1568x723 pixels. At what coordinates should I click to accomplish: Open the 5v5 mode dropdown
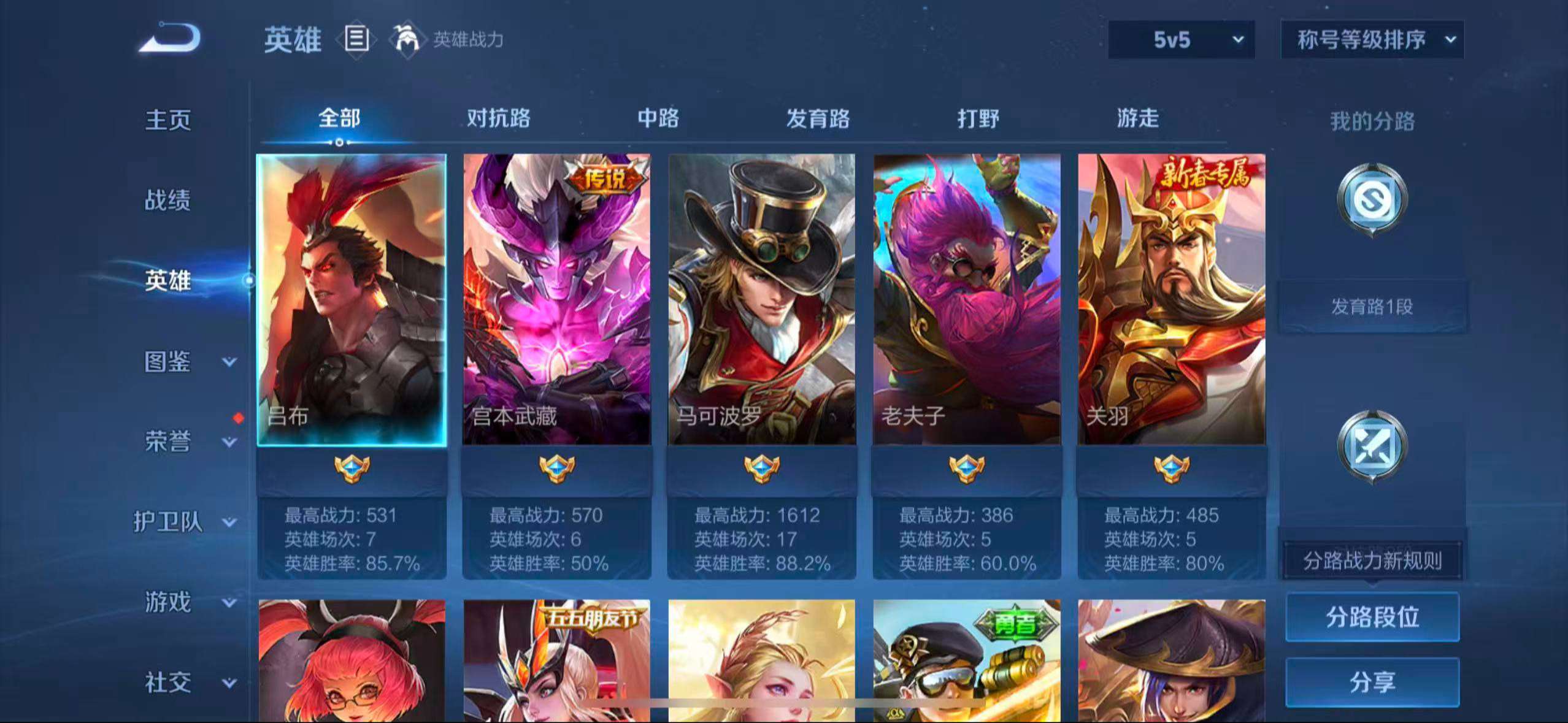(1181, 39)
